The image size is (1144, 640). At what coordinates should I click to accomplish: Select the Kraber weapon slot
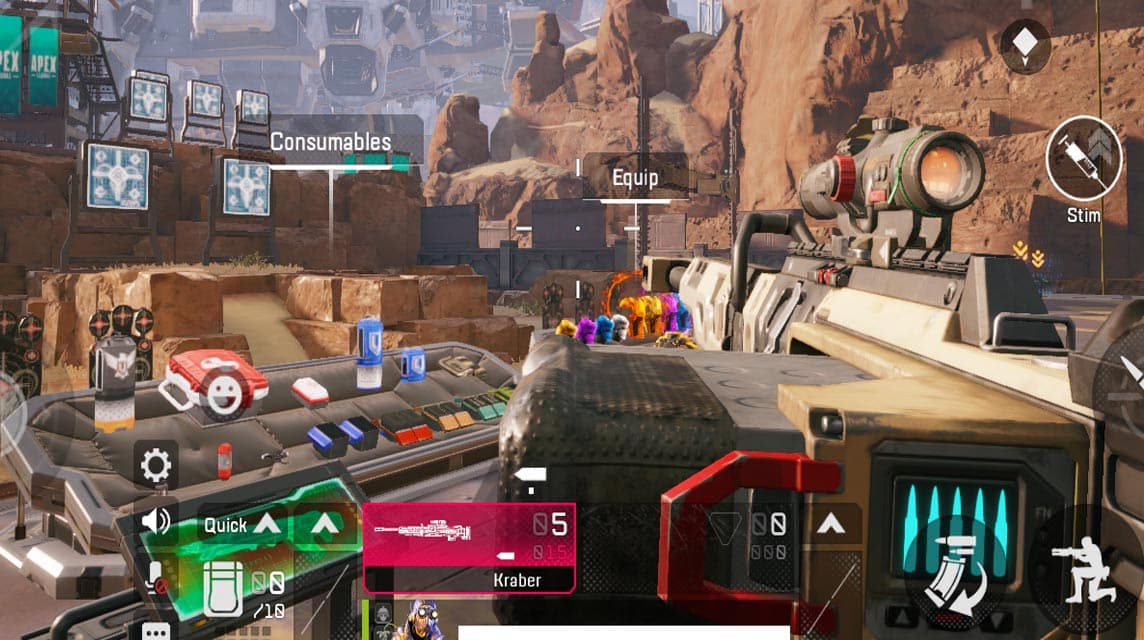[x=469, y=546]
